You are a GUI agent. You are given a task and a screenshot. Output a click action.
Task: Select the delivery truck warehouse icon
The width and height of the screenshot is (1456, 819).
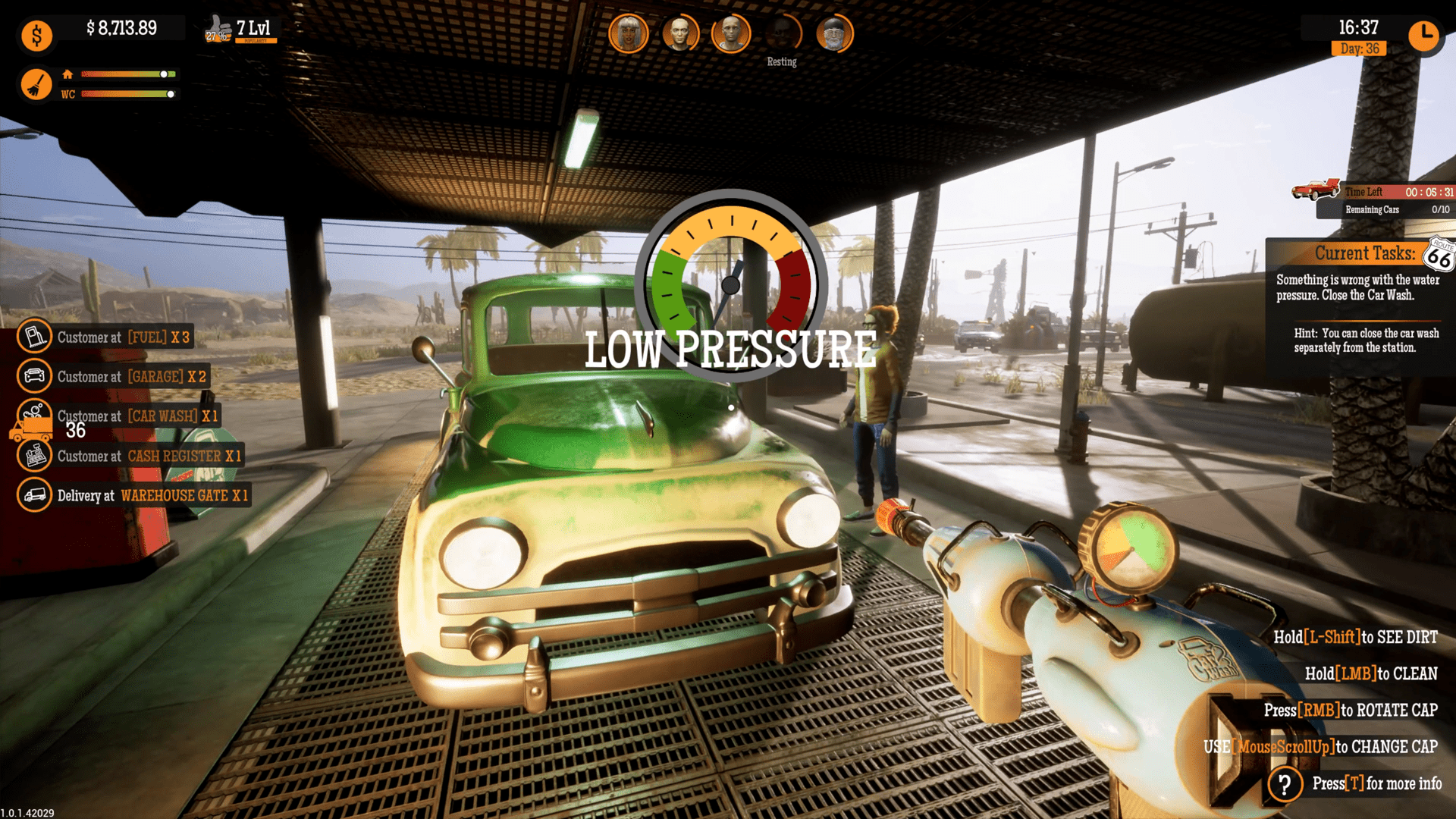(x=33, y=495)
